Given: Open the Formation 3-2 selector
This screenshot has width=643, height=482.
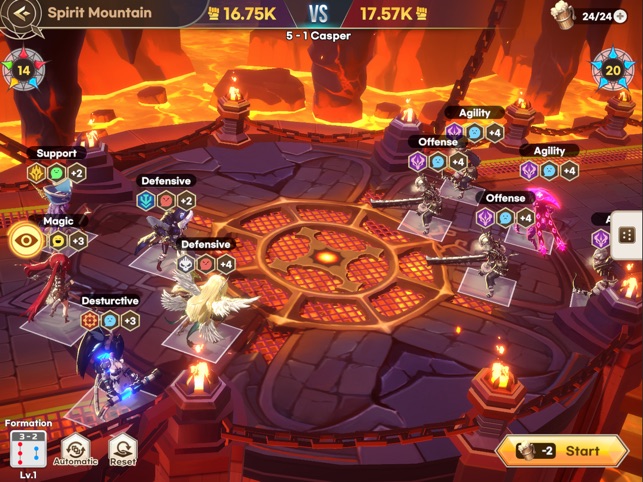Looking at the screenshot, I should (x=27, y=450).
